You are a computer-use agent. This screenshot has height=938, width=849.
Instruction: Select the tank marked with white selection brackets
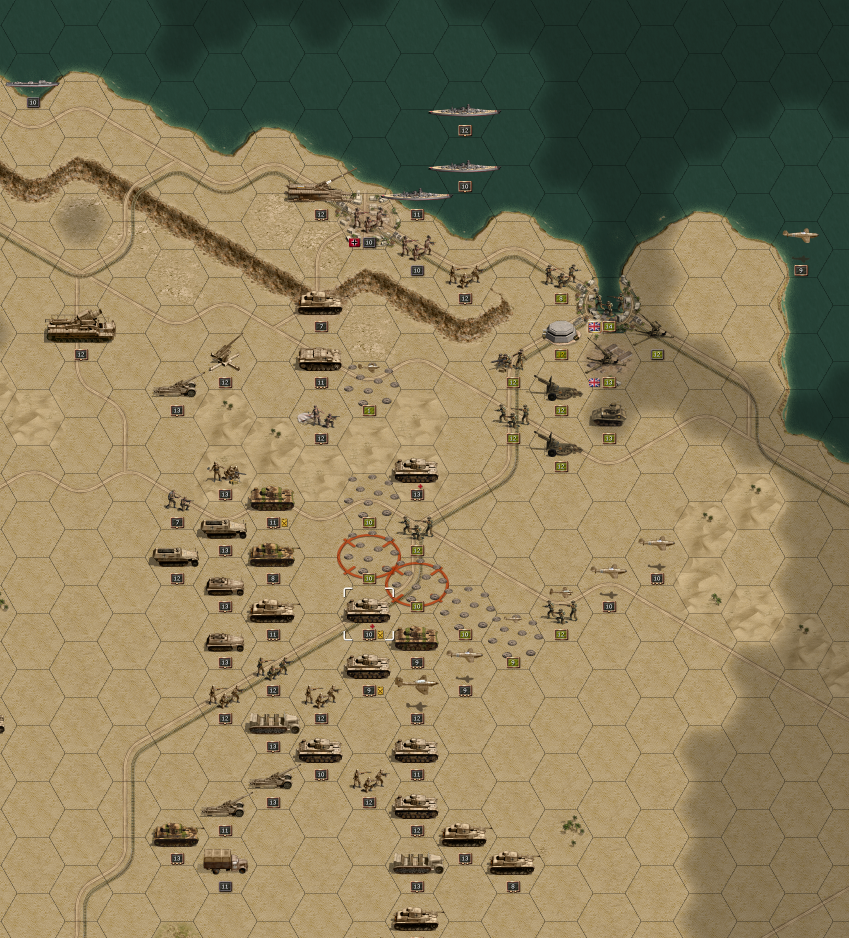pyautogui.click(x=368, y=608)
